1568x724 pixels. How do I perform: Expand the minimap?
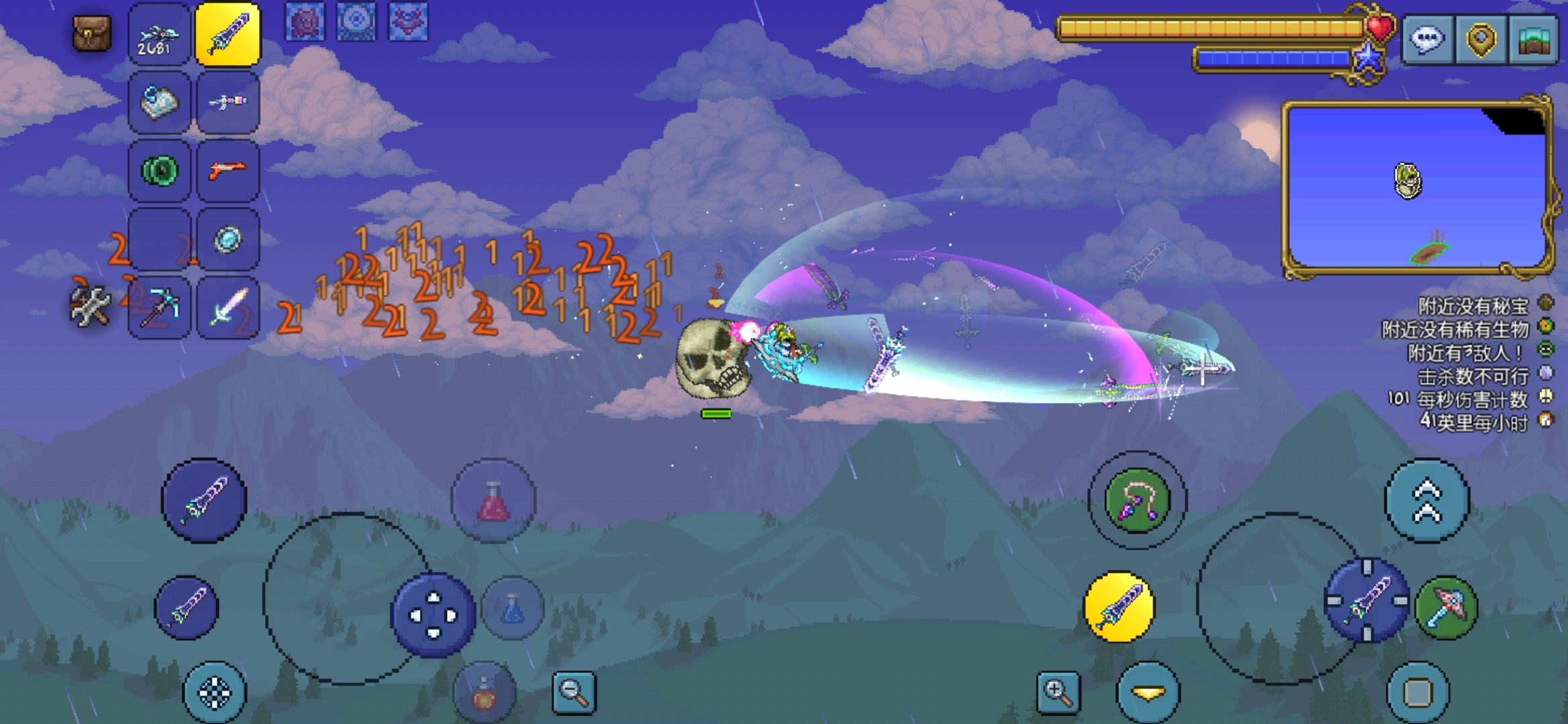point(1417,186)
